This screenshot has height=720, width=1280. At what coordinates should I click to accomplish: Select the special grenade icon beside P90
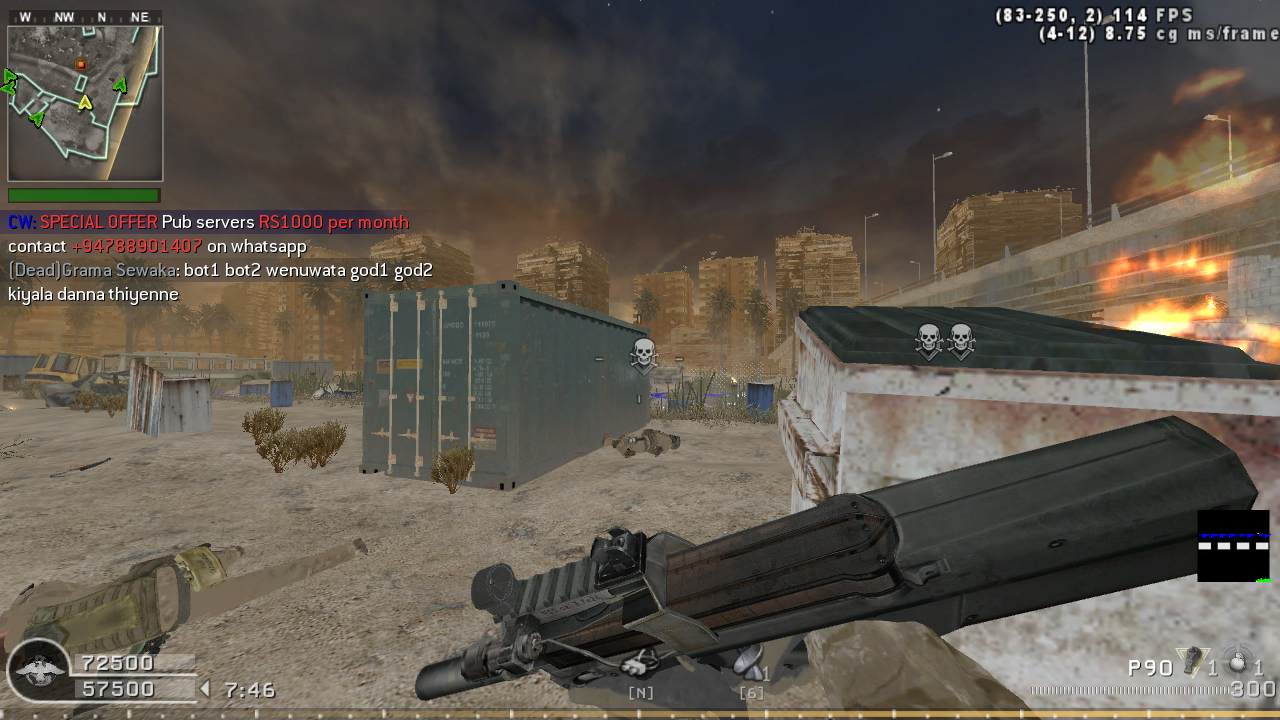pos(1190,662)
